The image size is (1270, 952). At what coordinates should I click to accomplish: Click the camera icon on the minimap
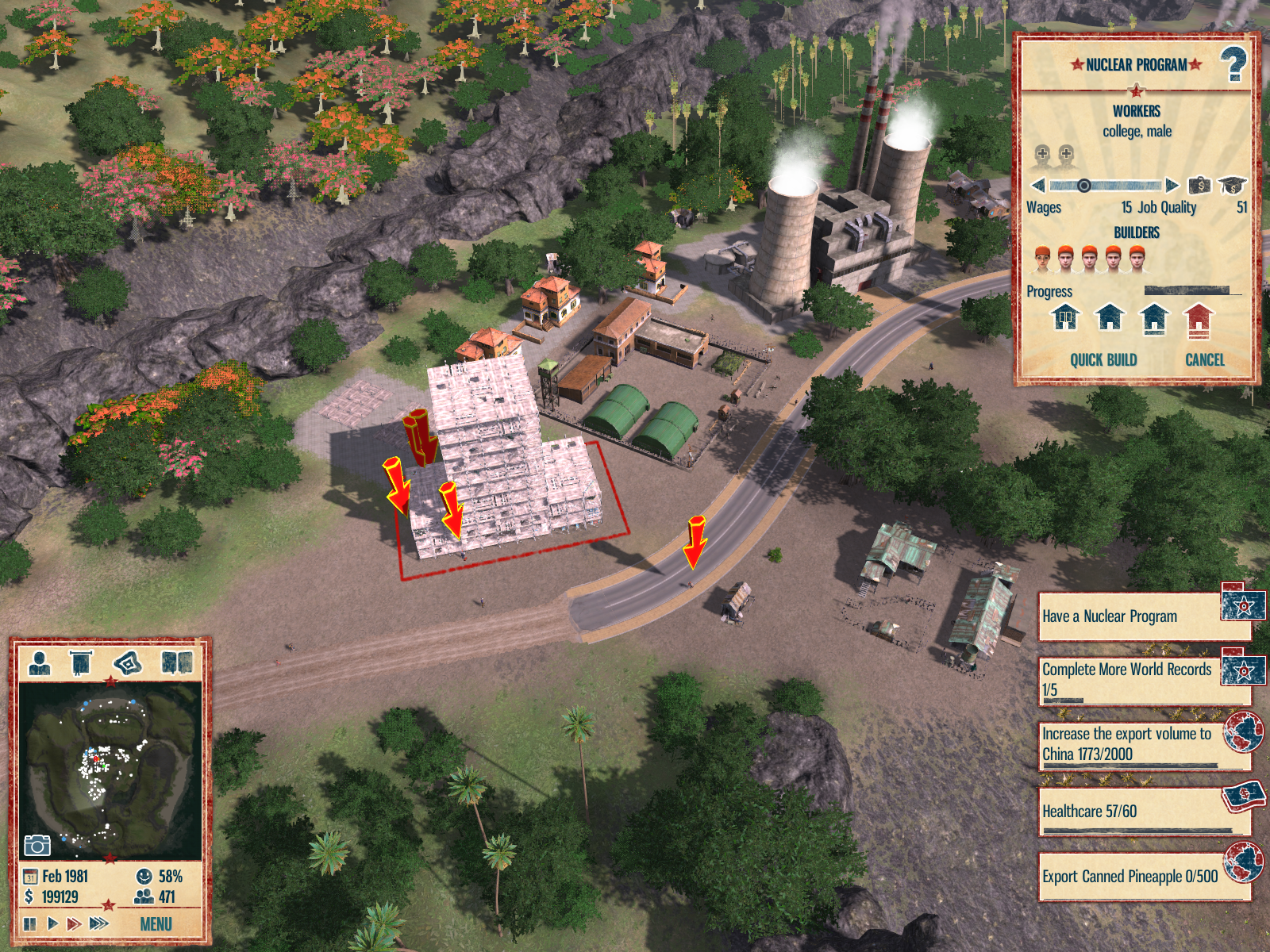(x=37, y=846)
